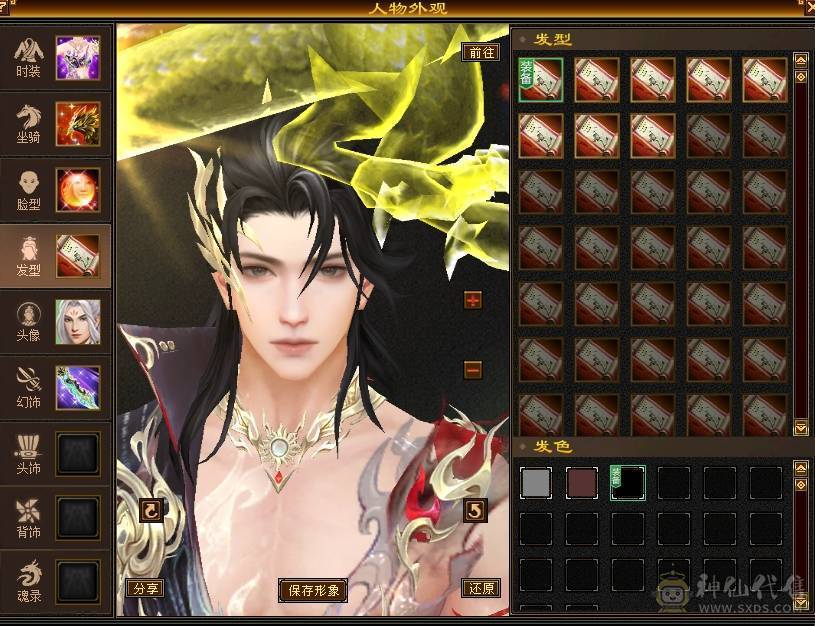This screenshot has height=626, width=815.
Task: Reset appearance with 还原 button
Action: pos(480,588)
